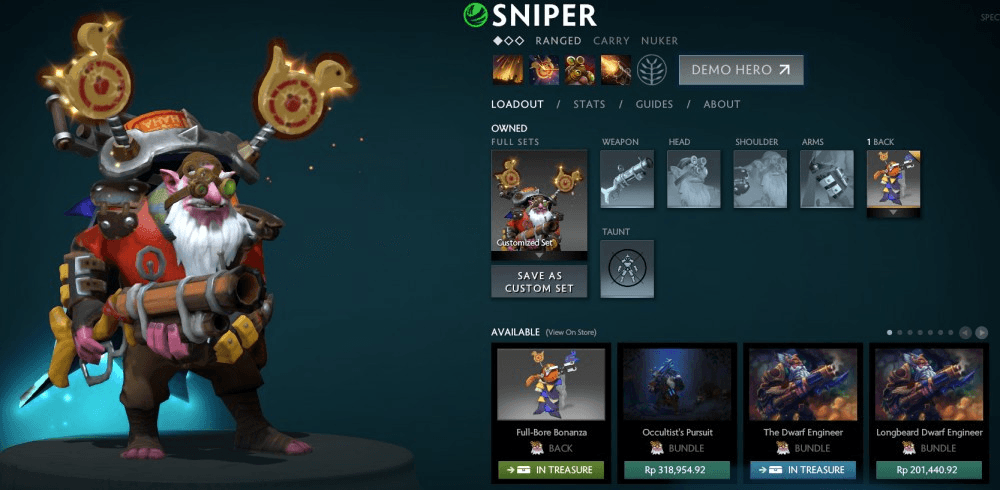Go to next page of available items

click(x=981, y=332)
